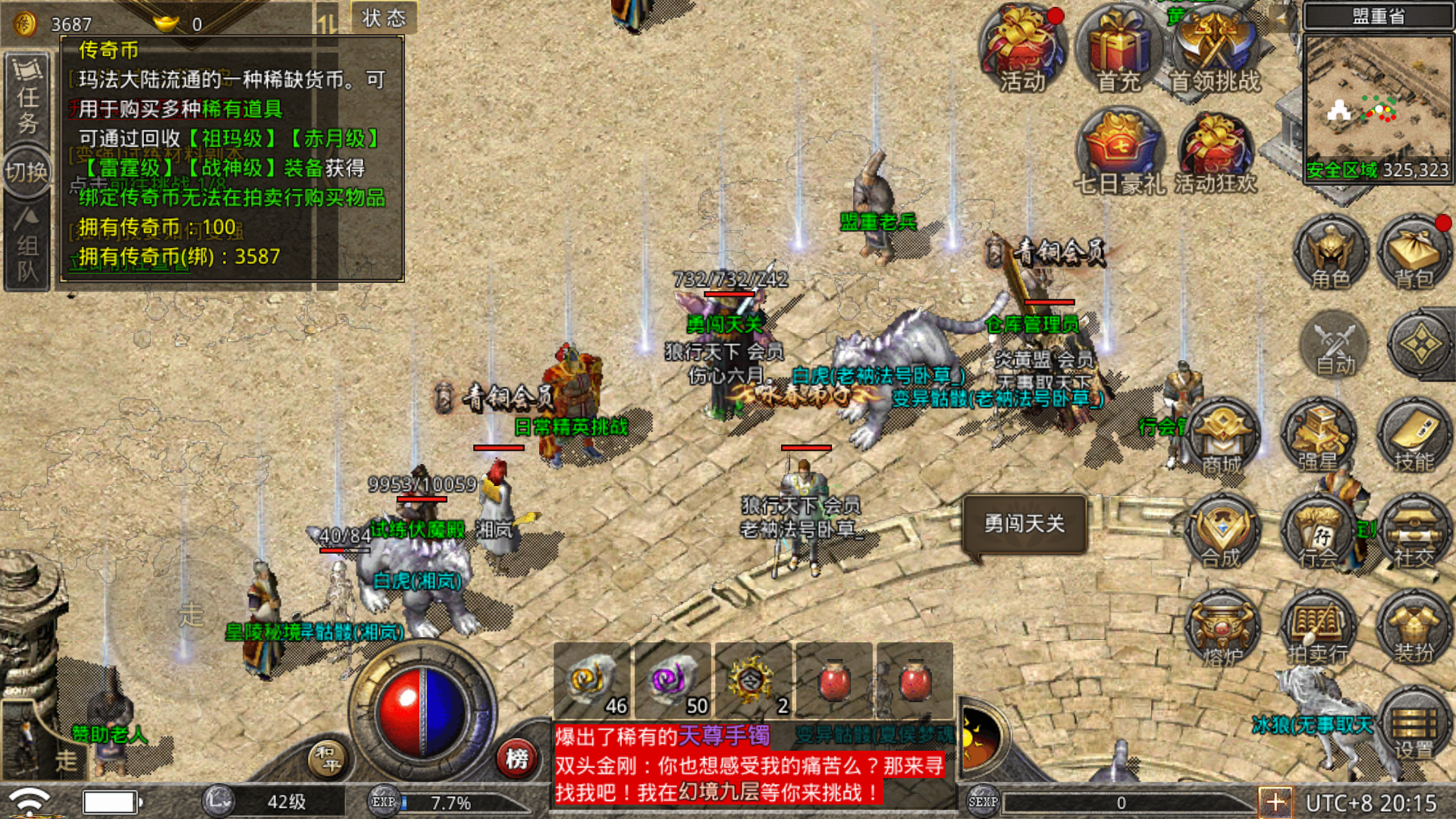This screenshot has width=1456, height=819.
Task: Toggle 自动 auto-combat
Action: coord(1335,347)
